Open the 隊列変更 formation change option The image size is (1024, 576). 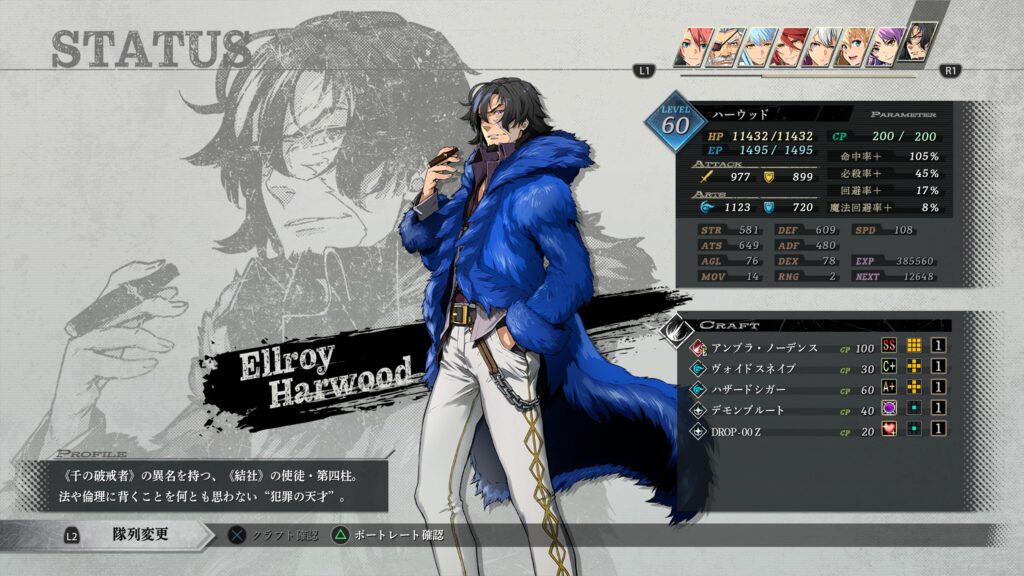(140, 535)
